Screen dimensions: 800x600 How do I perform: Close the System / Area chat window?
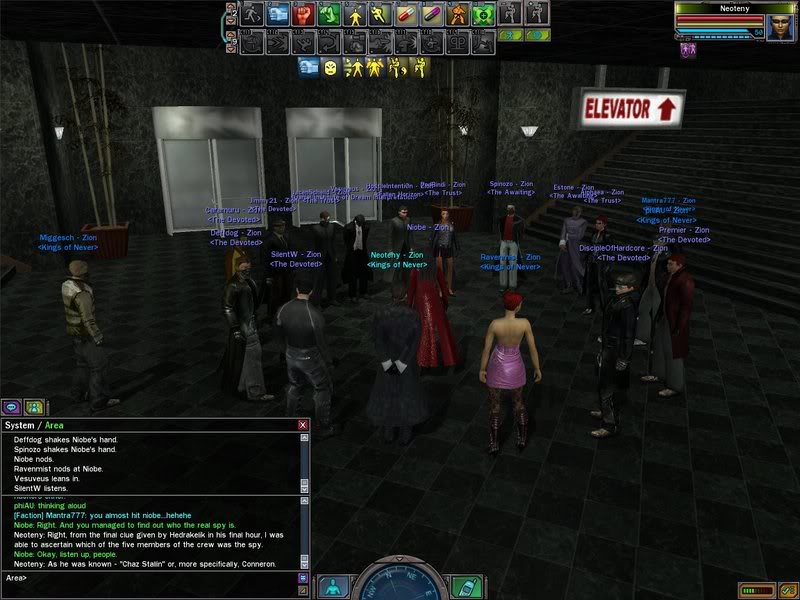tap(303, 425)
